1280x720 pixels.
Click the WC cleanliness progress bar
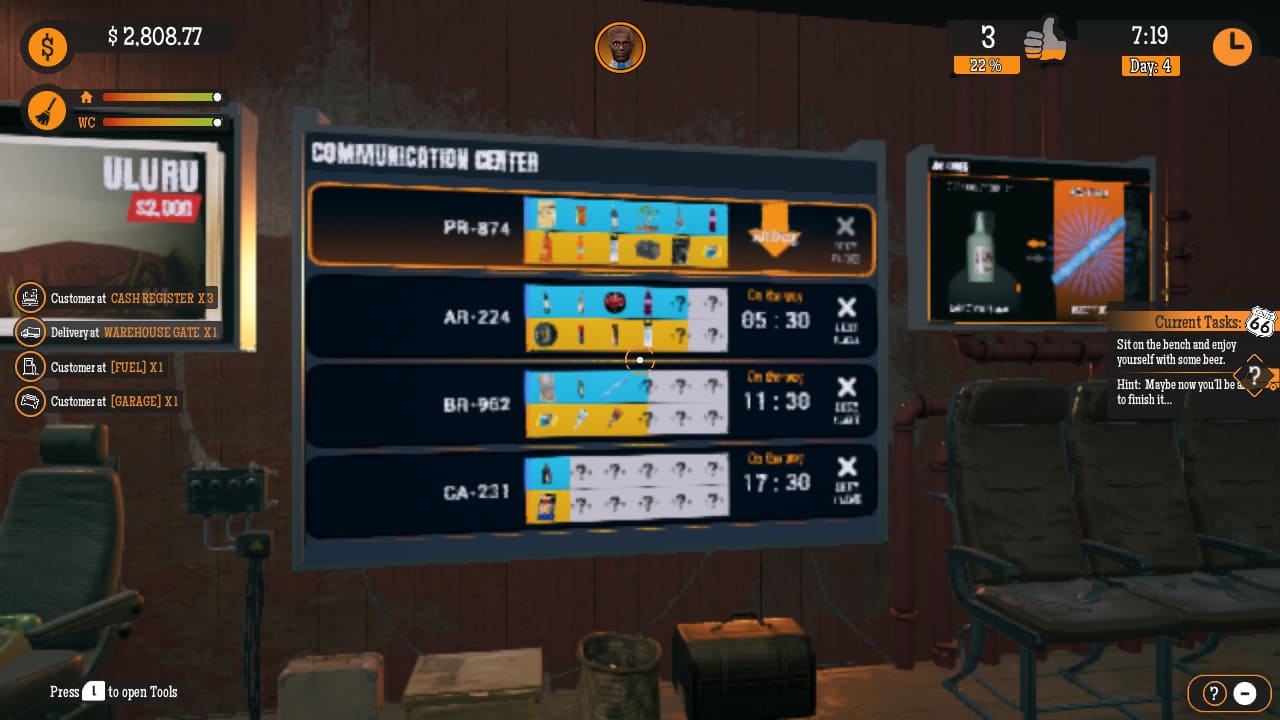pyautogui.click(x=160, y=123)
